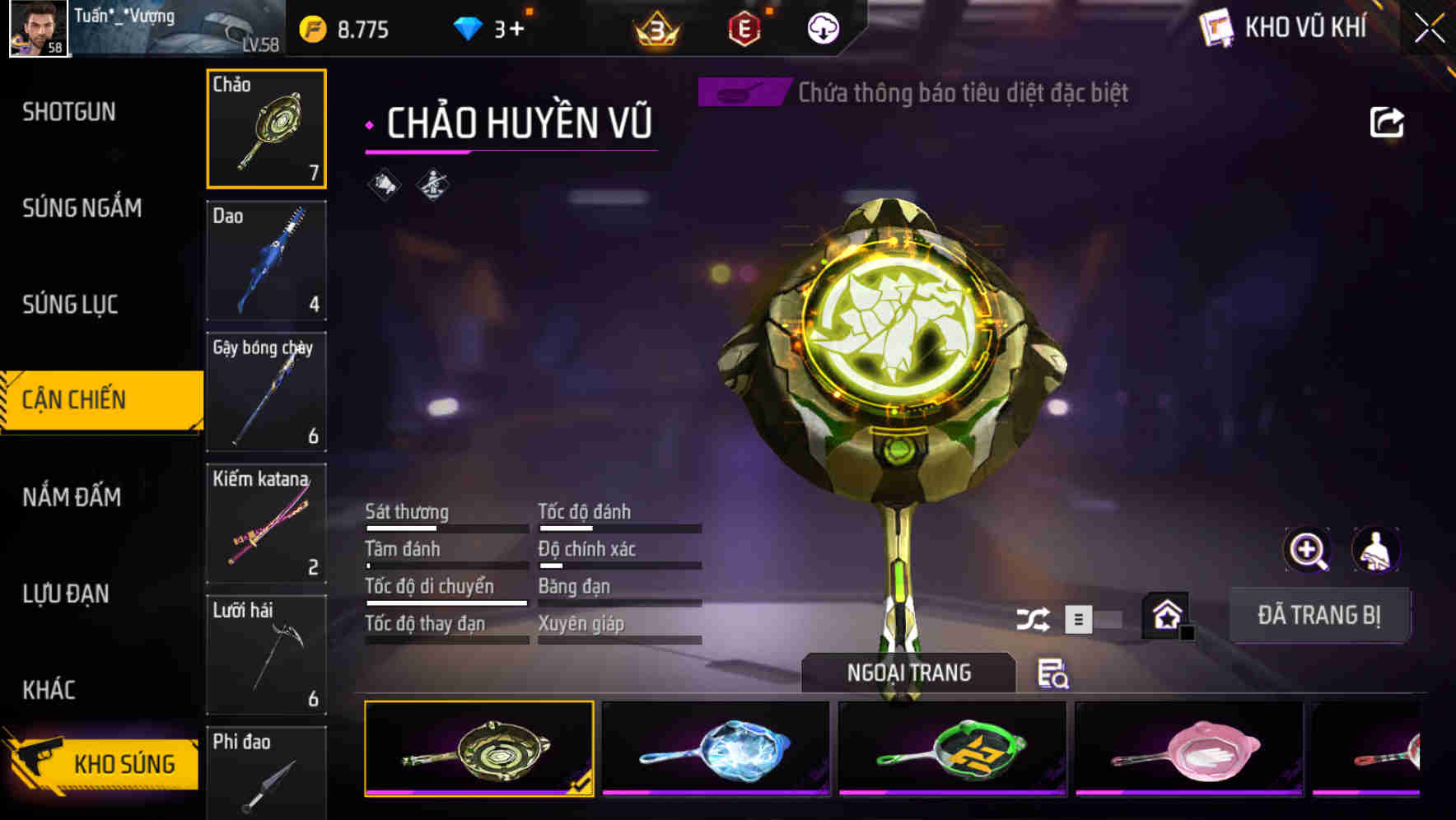Select the house-with-star lobby display icon

pyautogui.click(x=1168, y=613)
